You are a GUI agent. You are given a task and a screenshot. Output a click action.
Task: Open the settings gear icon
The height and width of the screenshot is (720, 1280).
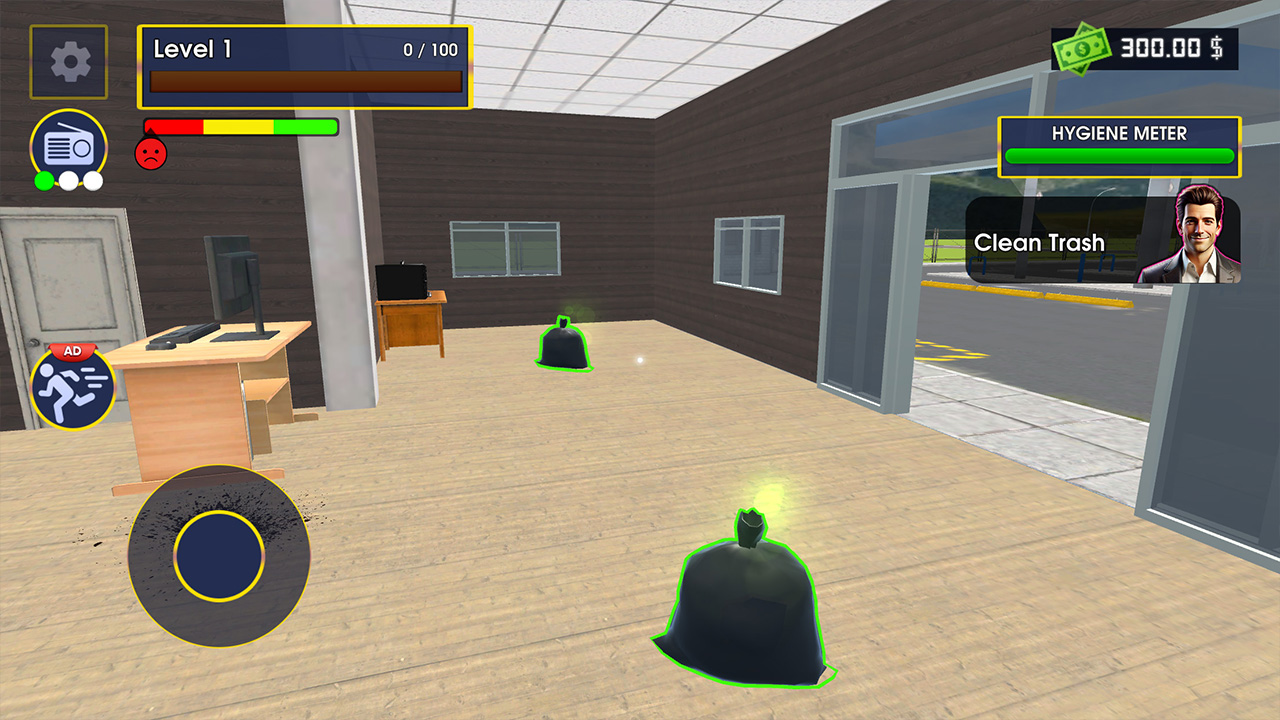[68, 61]
